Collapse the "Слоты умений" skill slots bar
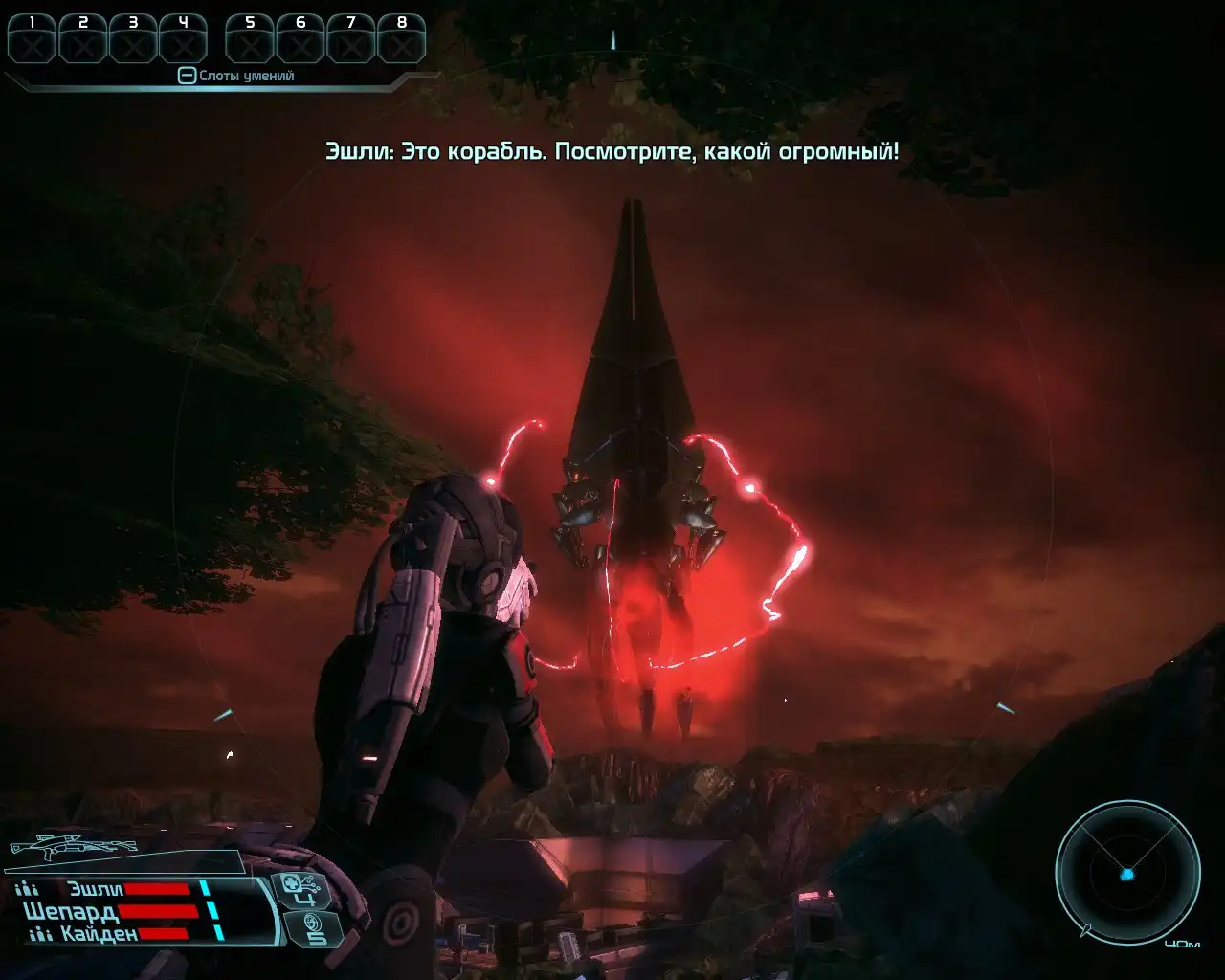This screenshot has width=1225, height=980. coord(187,76)
